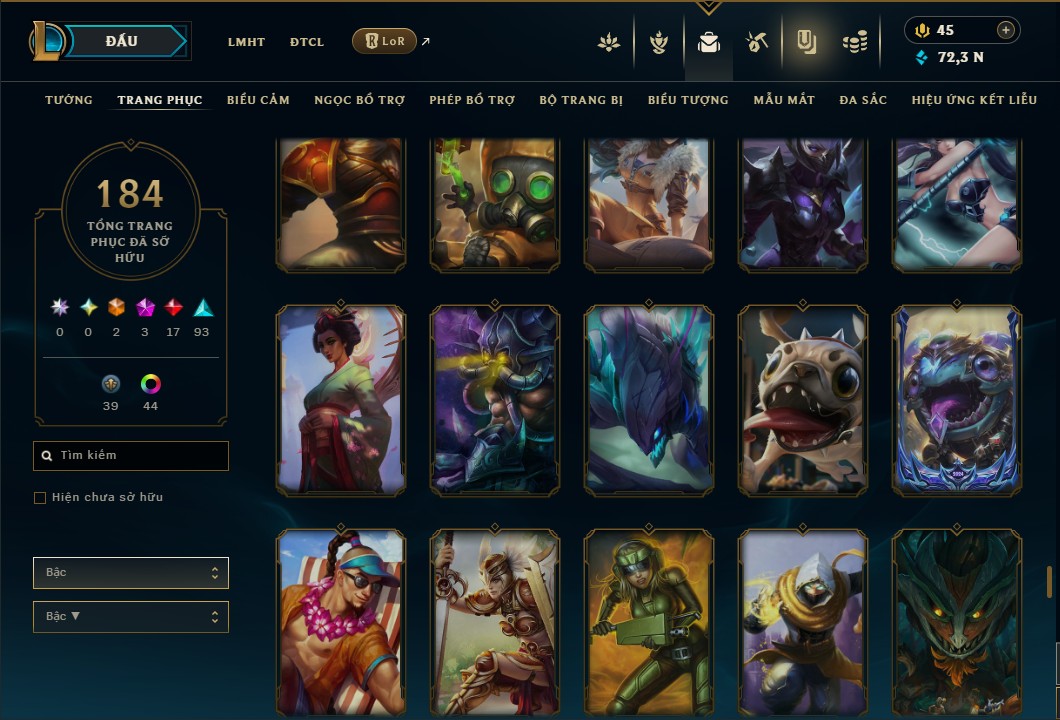Click the Tìm kiếm search field
The height and width of the screenshot is (720, 1060).
click(x=131, y=456)
